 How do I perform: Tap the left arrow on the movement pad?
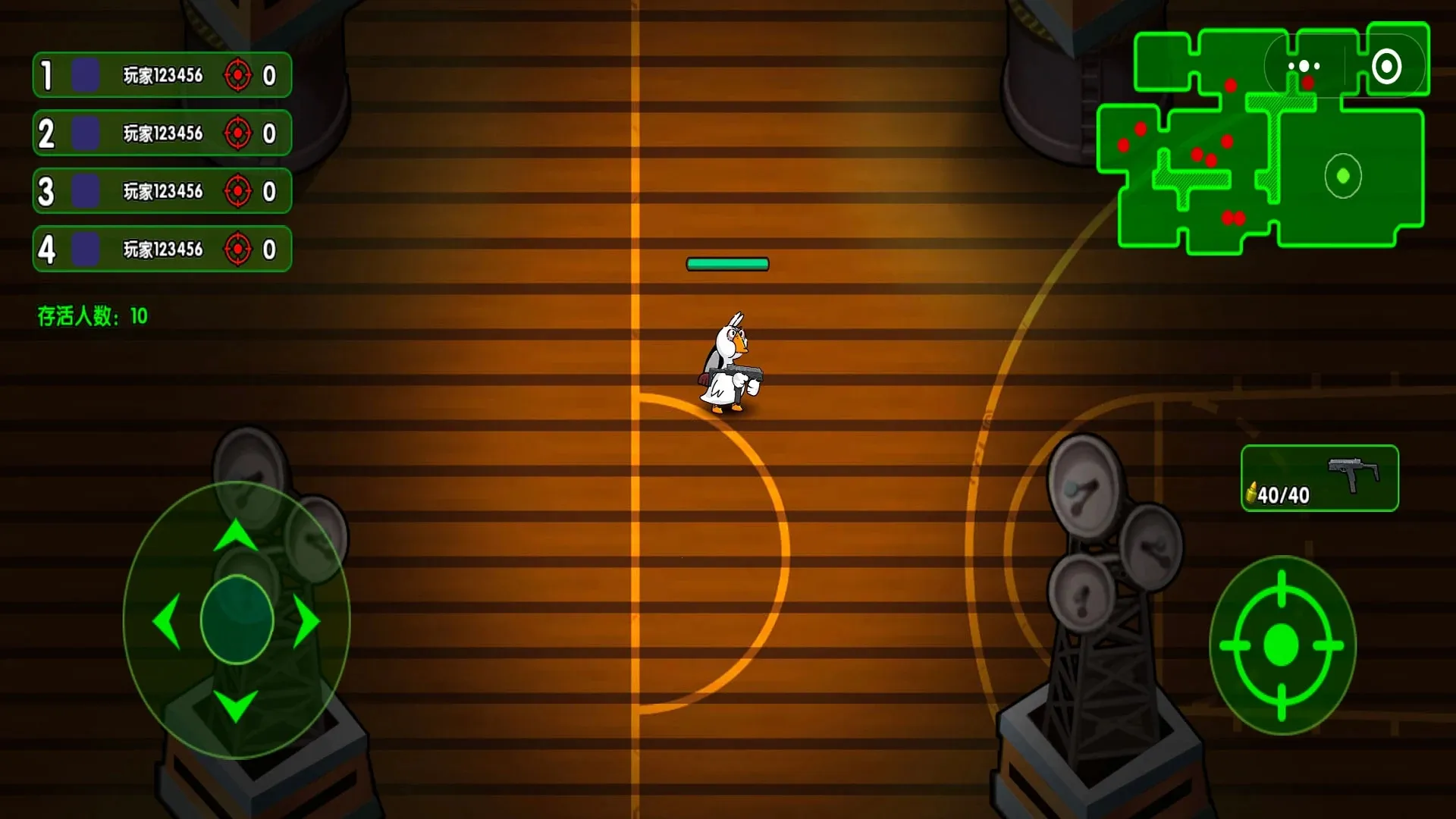pos(167,621)
